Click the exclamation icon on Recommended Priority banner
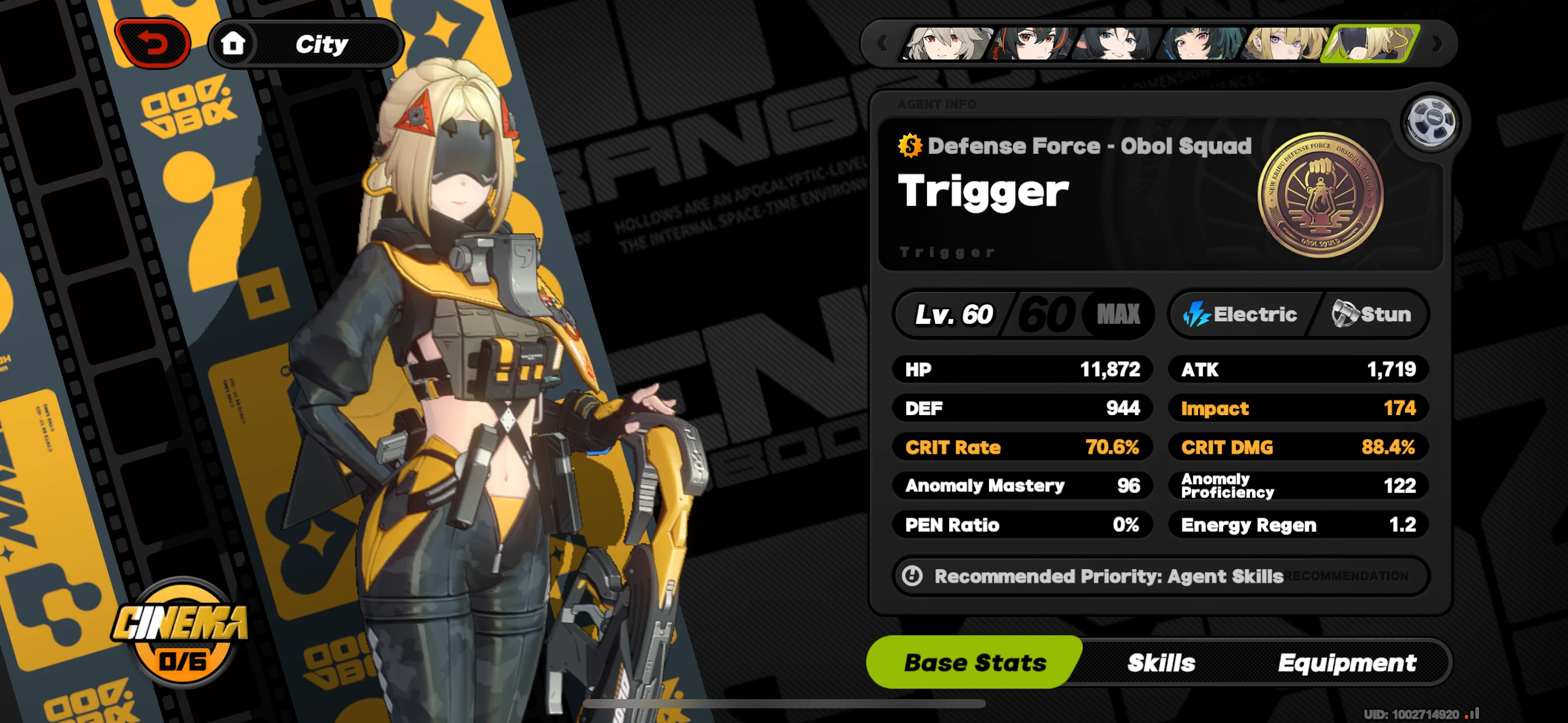1568x723 pixels. click(x=911, y=575)
